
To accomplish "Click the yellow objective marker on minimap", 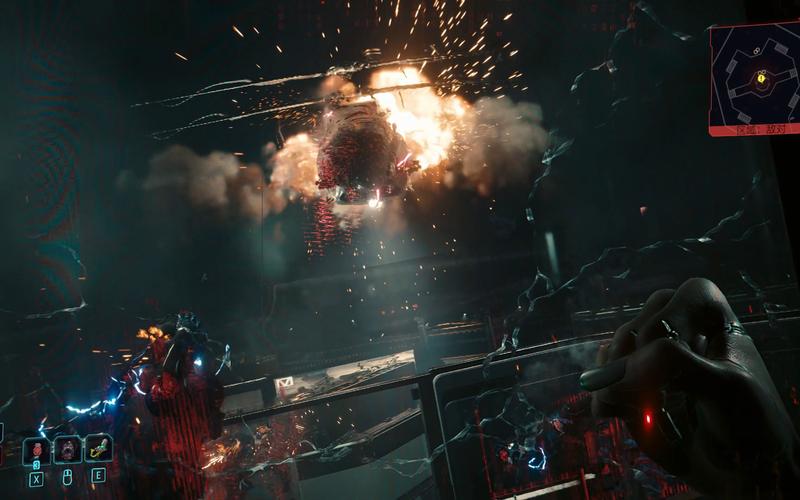I will point(762,77).
